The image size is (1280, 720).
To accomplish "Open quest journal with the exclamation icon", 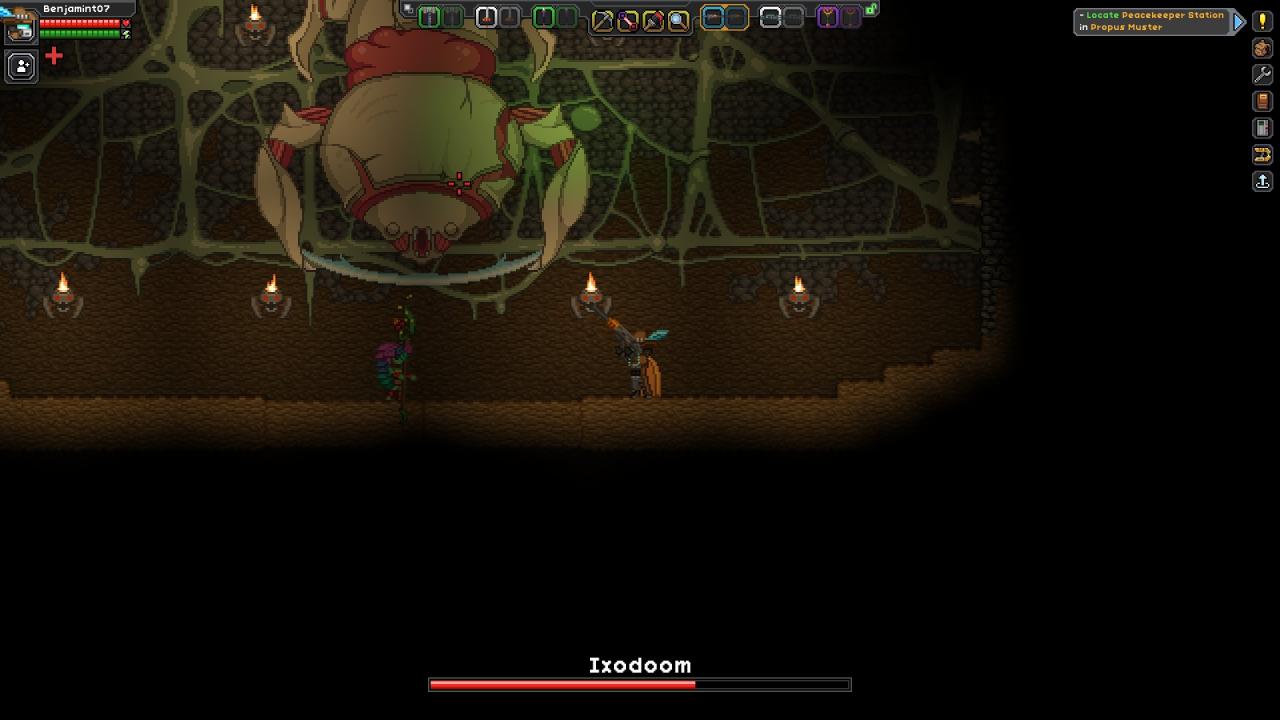I will (1262, 21).
